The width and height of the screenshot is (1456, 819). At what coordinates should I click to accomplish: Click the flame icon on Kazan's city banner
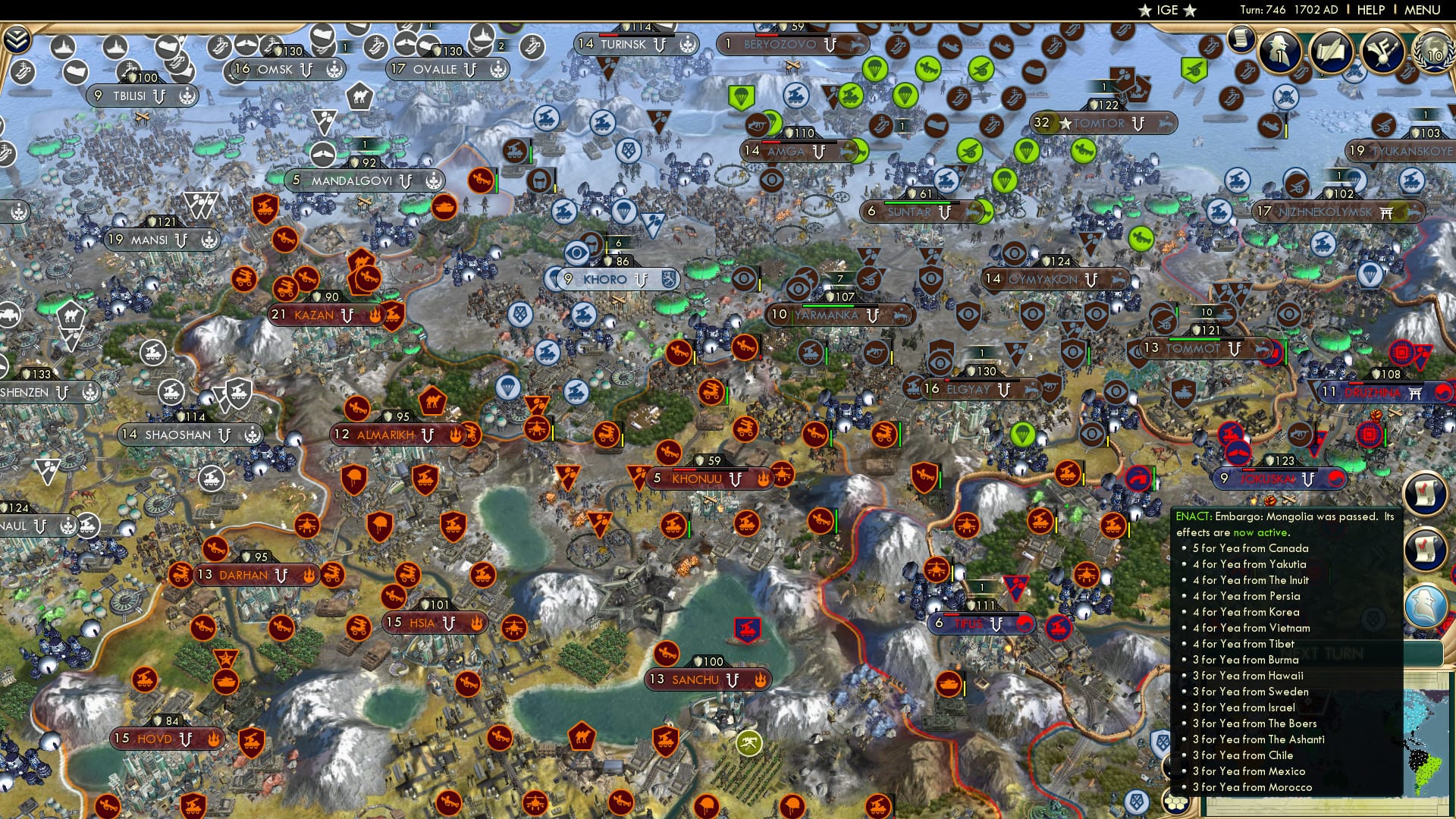[375, 315]
